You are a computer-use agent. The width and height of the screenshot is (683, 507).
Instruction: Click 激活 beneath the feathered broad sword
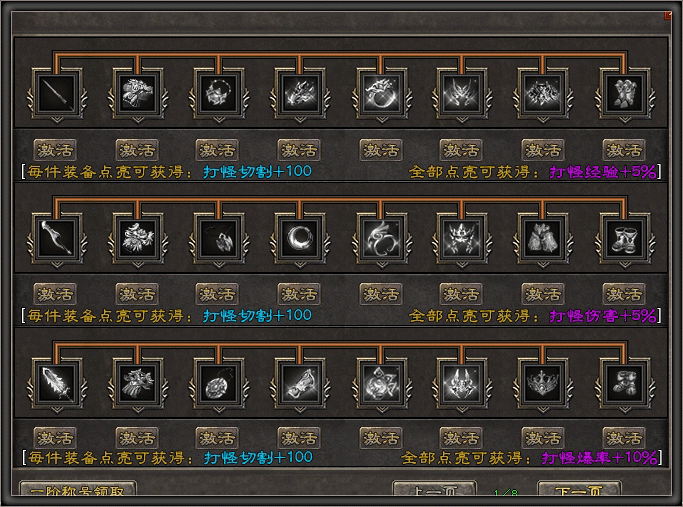pyautogui.click(x=56, y=438)
